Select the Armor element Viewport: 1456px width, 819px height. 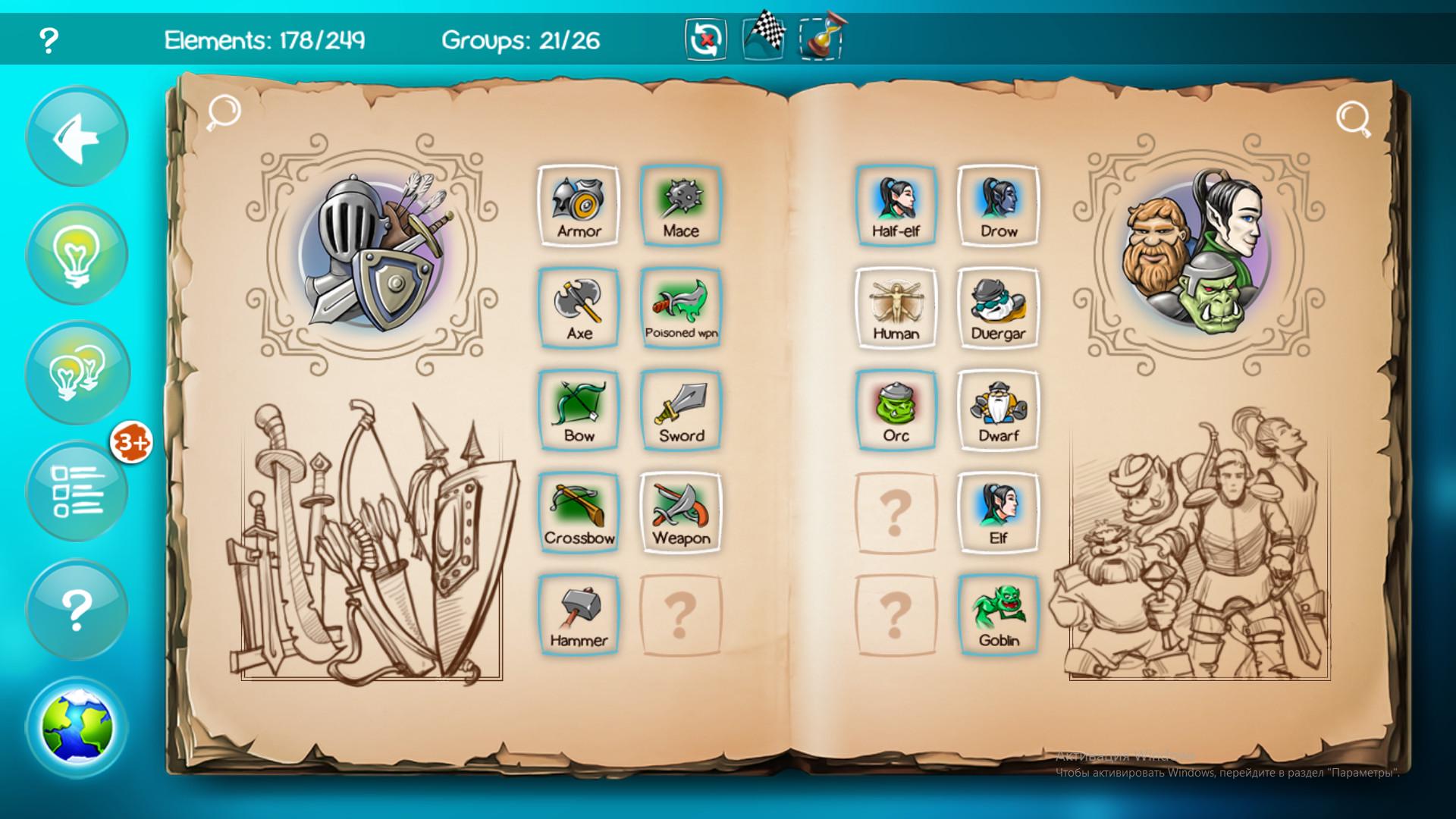click(x=579, y=206)
